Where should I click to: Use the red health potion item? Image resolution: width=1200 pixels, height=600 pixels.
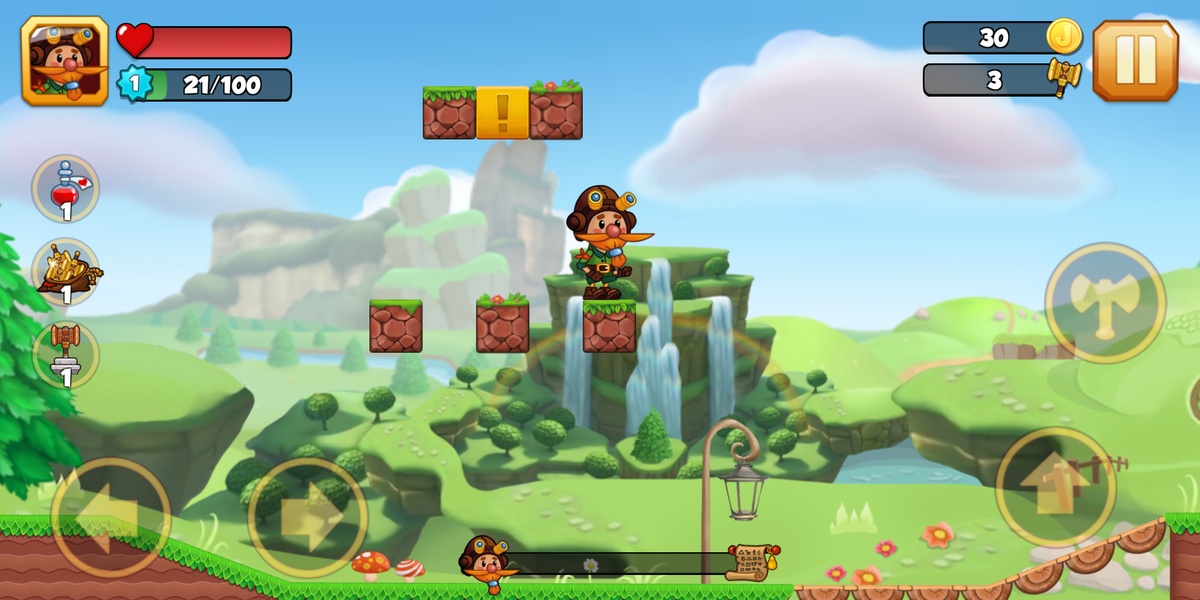[x=66, y=188]
